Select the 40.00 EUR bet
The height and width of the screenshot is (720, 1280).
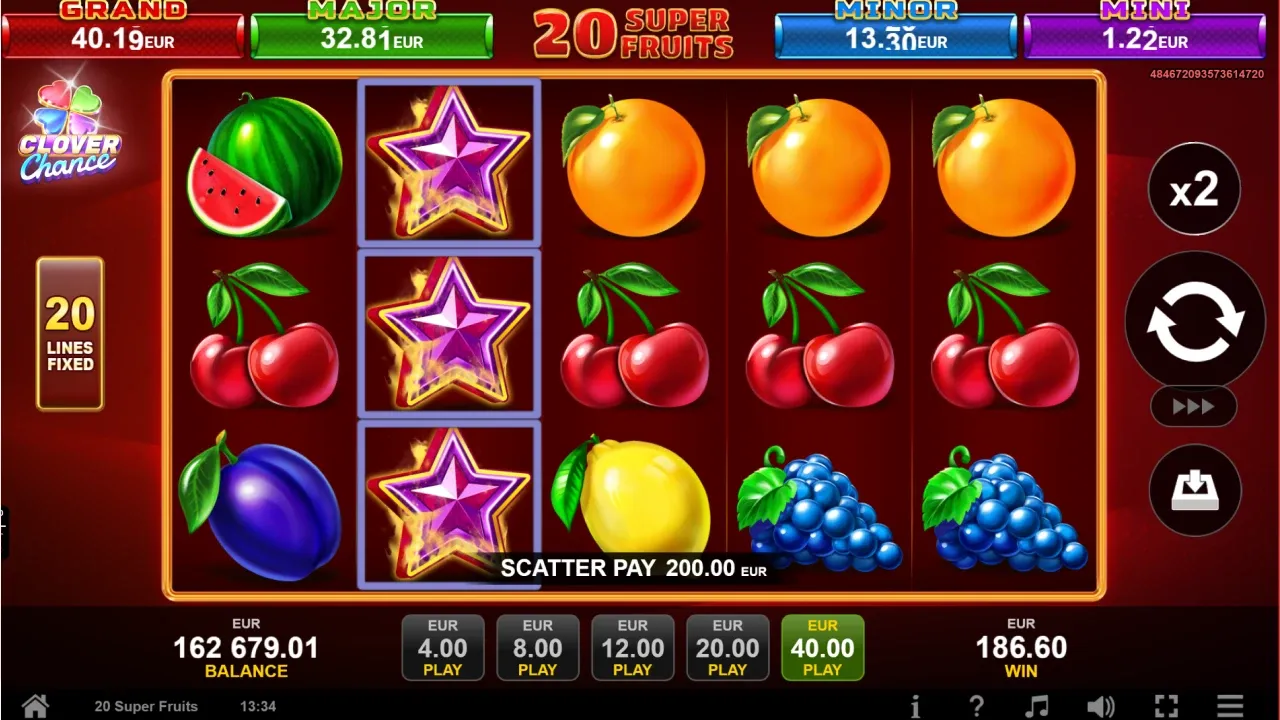822,647
